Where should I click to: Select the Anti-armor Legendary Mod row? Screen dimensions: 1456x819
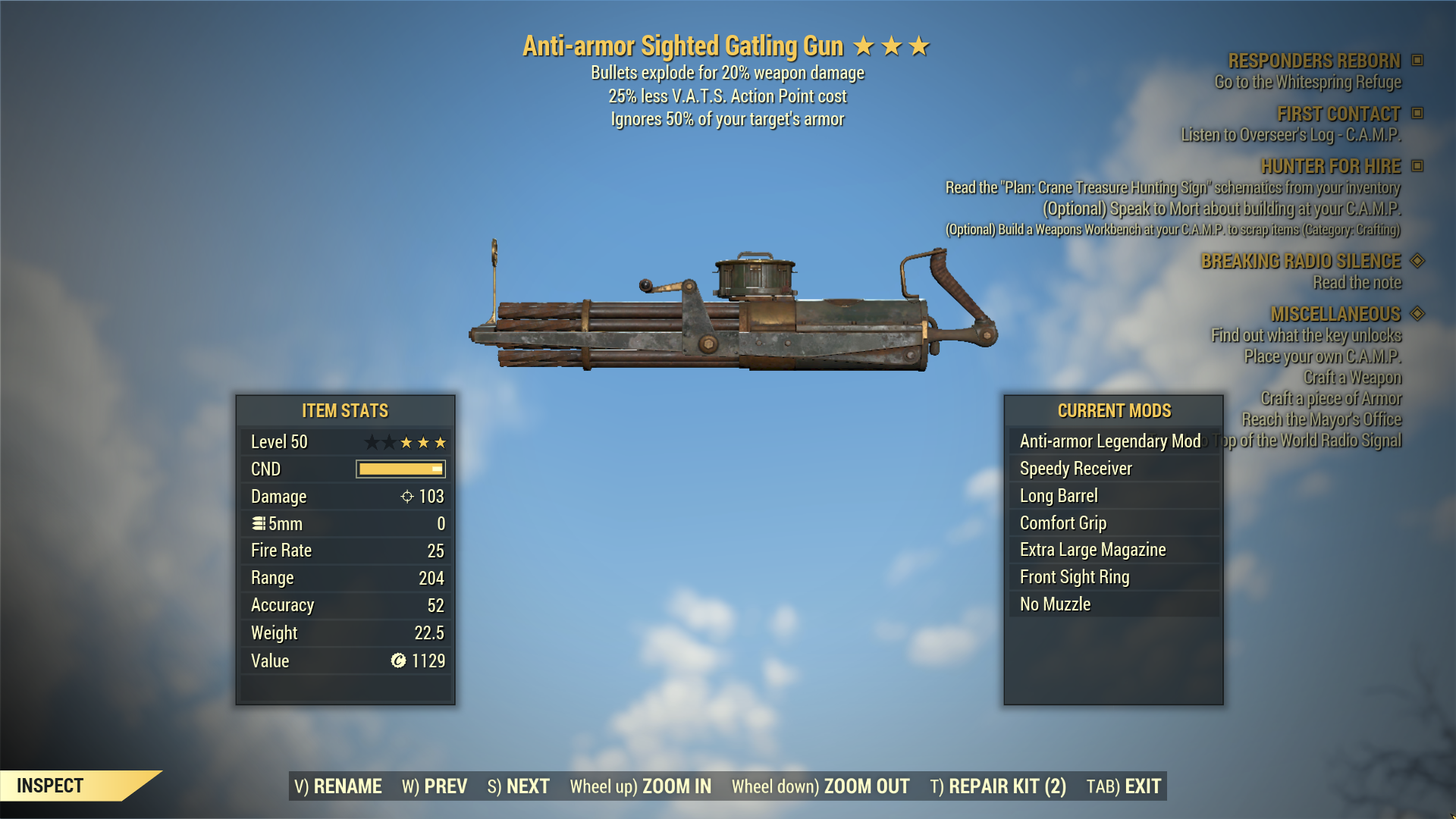[x=1110, y=441]
